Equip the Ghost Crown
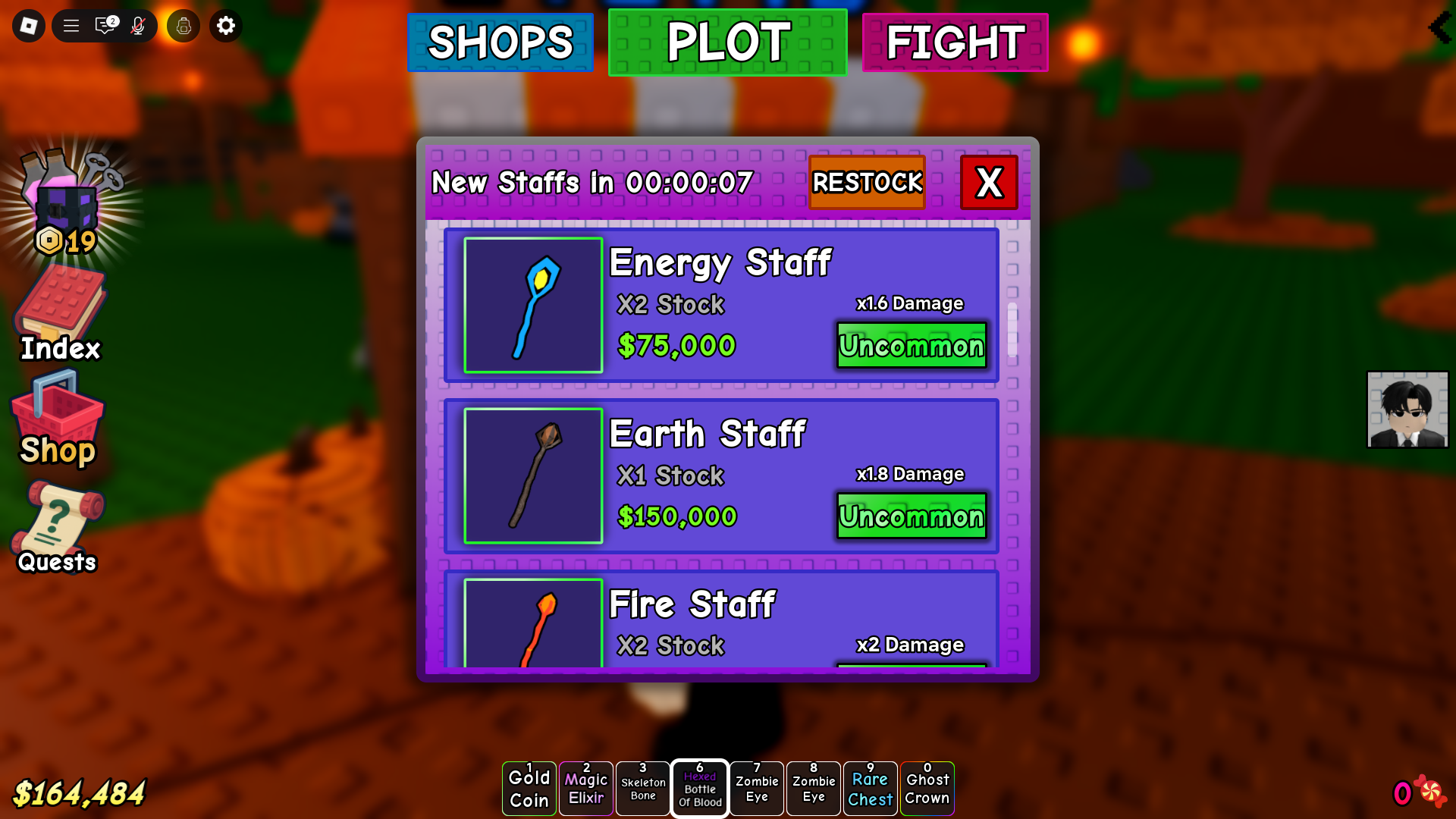This screenshot has height=819, width=1456. click(x=927, y=788)
